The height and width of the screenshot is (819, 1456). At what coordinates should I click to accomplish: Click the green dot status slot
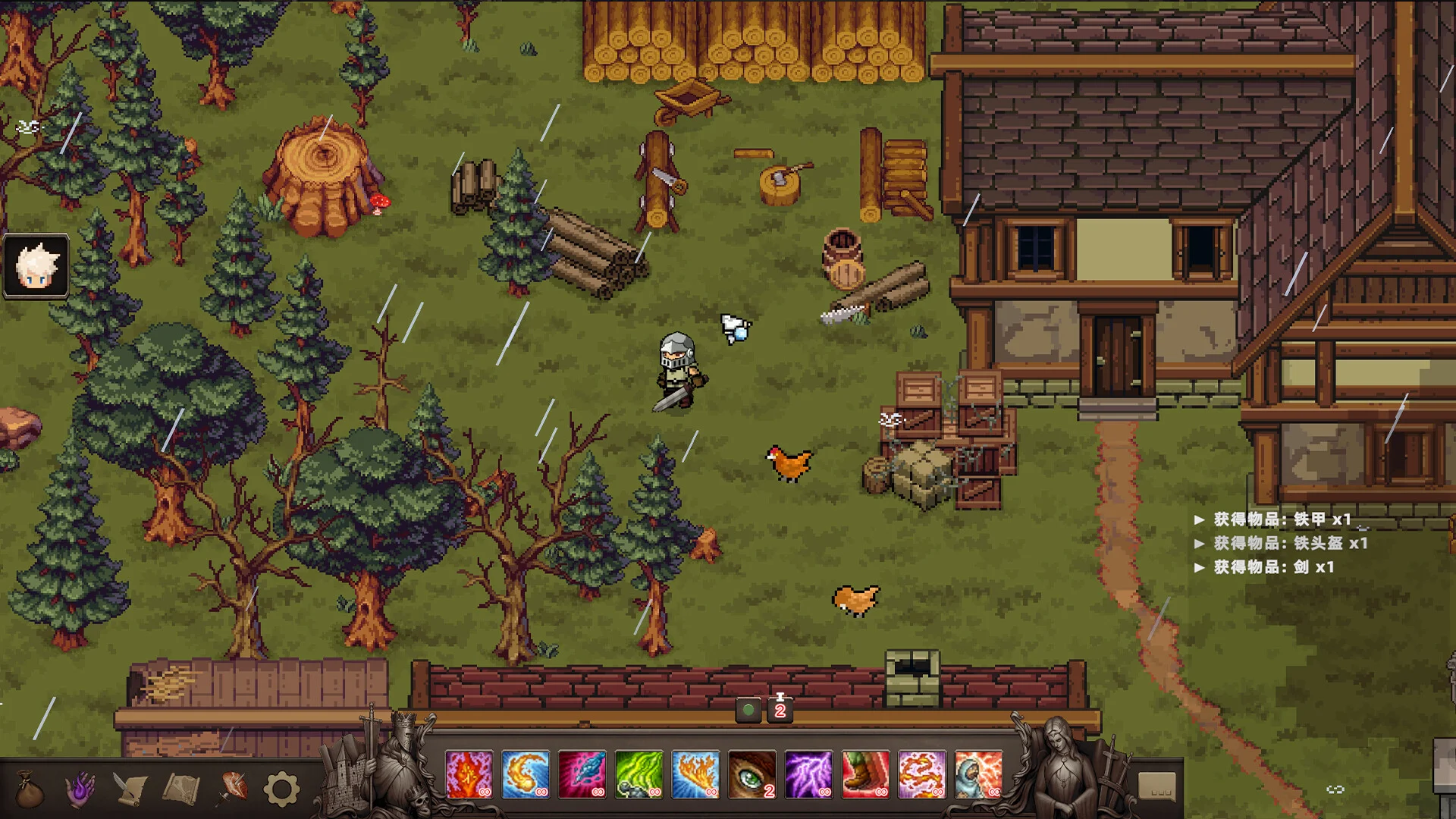pos(748,711)
